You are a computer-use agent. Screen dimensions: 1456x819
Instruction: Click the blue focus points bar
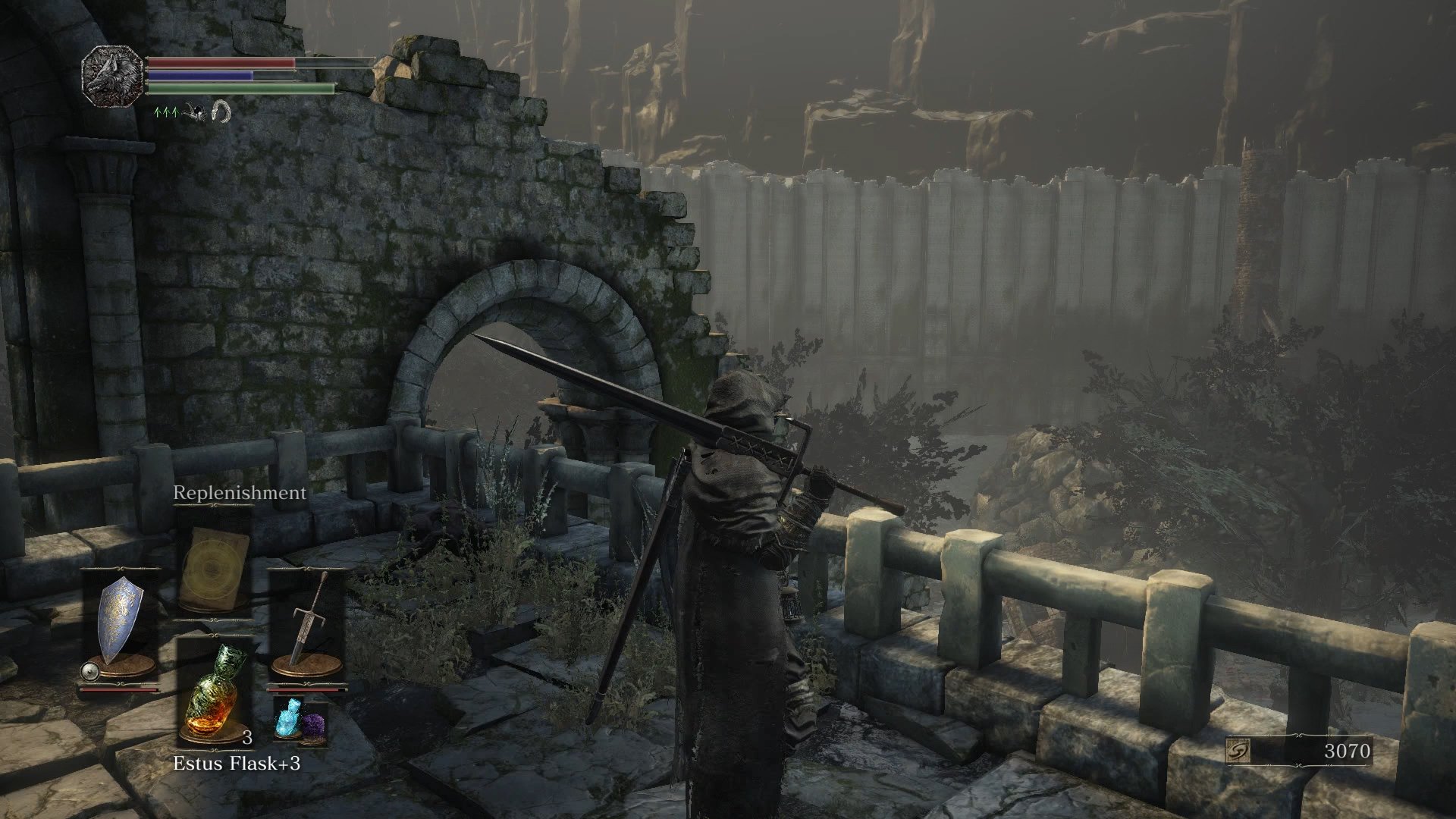pos(199,76)
